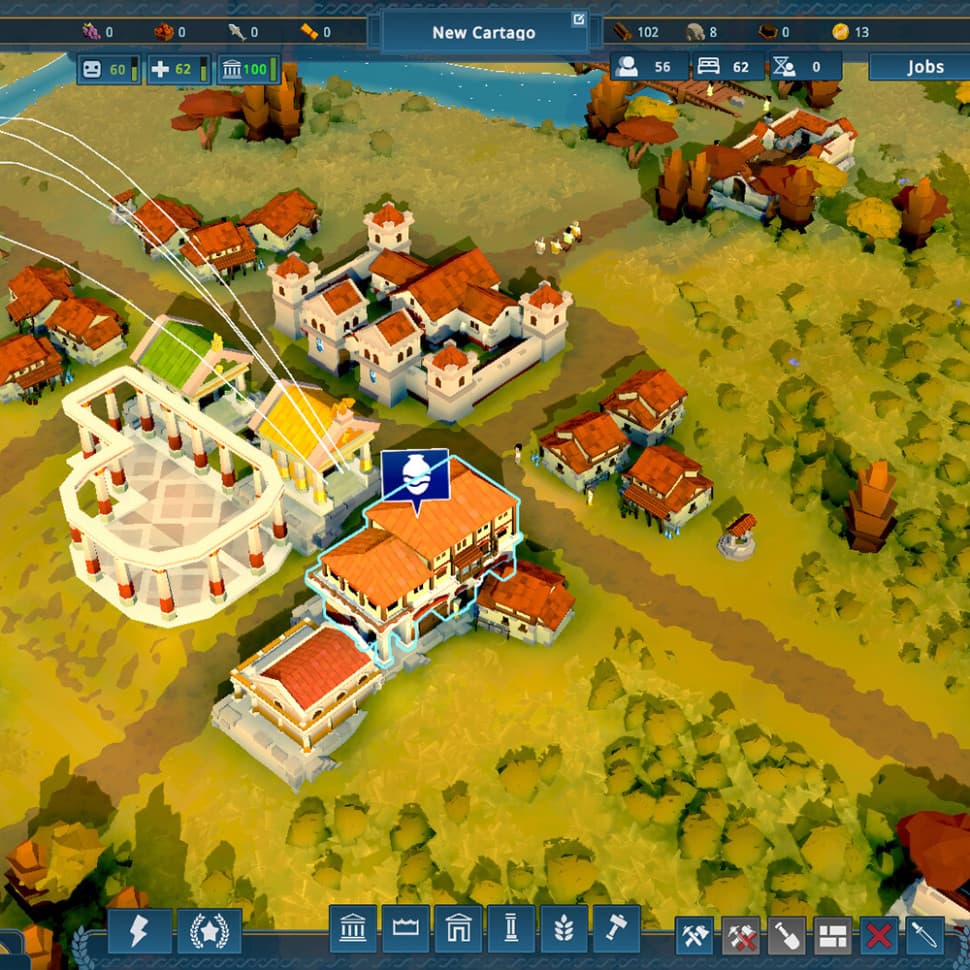Select the crenellated wall build category

pos(405,930)
